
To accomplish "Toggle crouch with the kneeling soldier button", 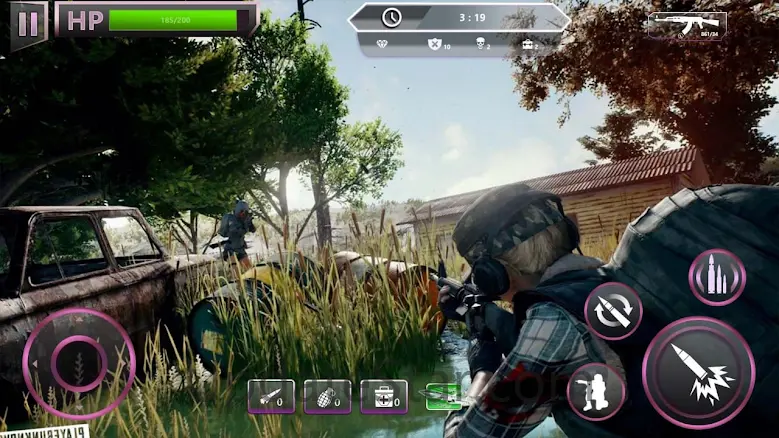I will pos(596,390).
